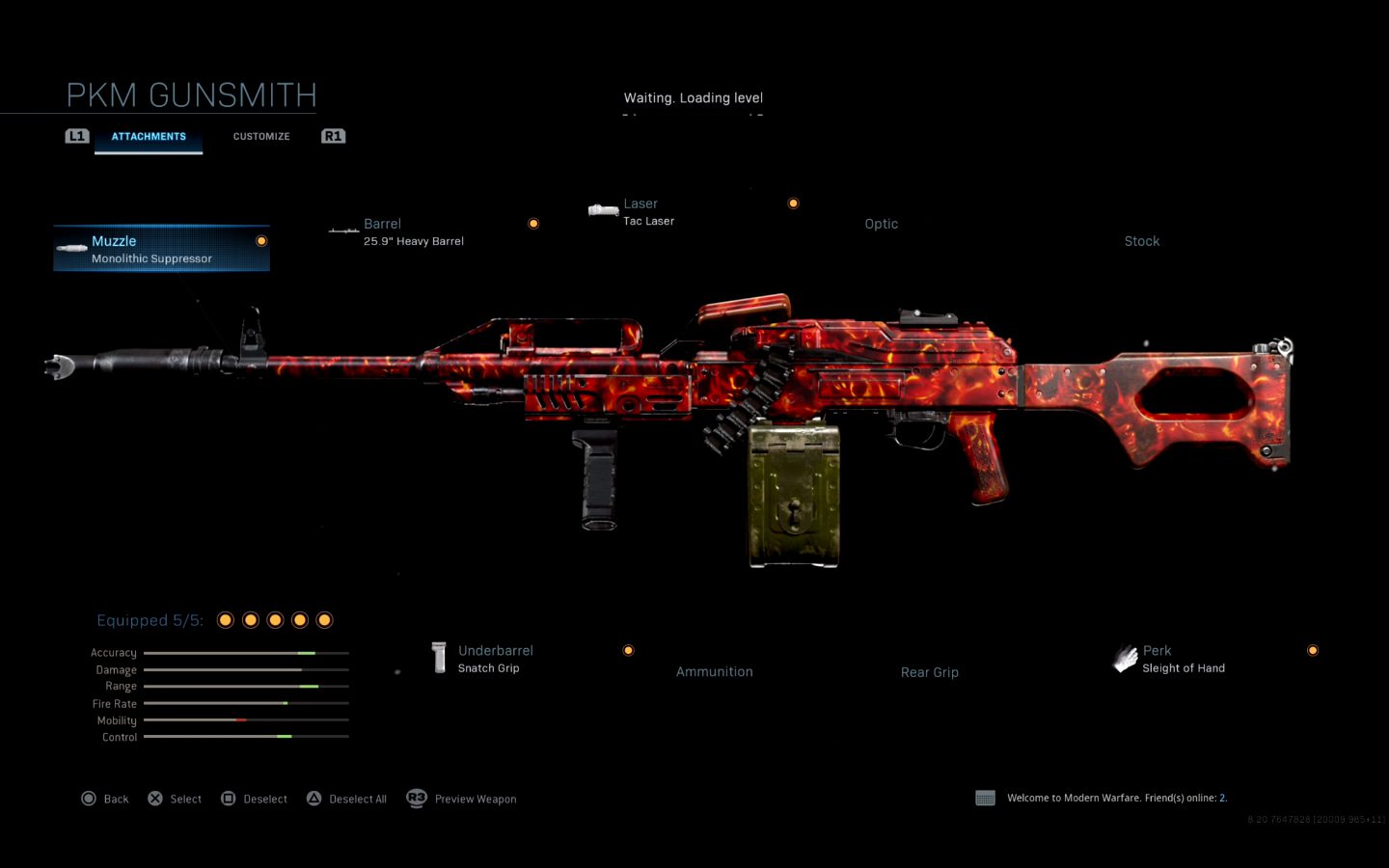Open the Perk Sleight of Hand slot
Viewport: 1389px width, 868px height.
(x=1183, y=659)
